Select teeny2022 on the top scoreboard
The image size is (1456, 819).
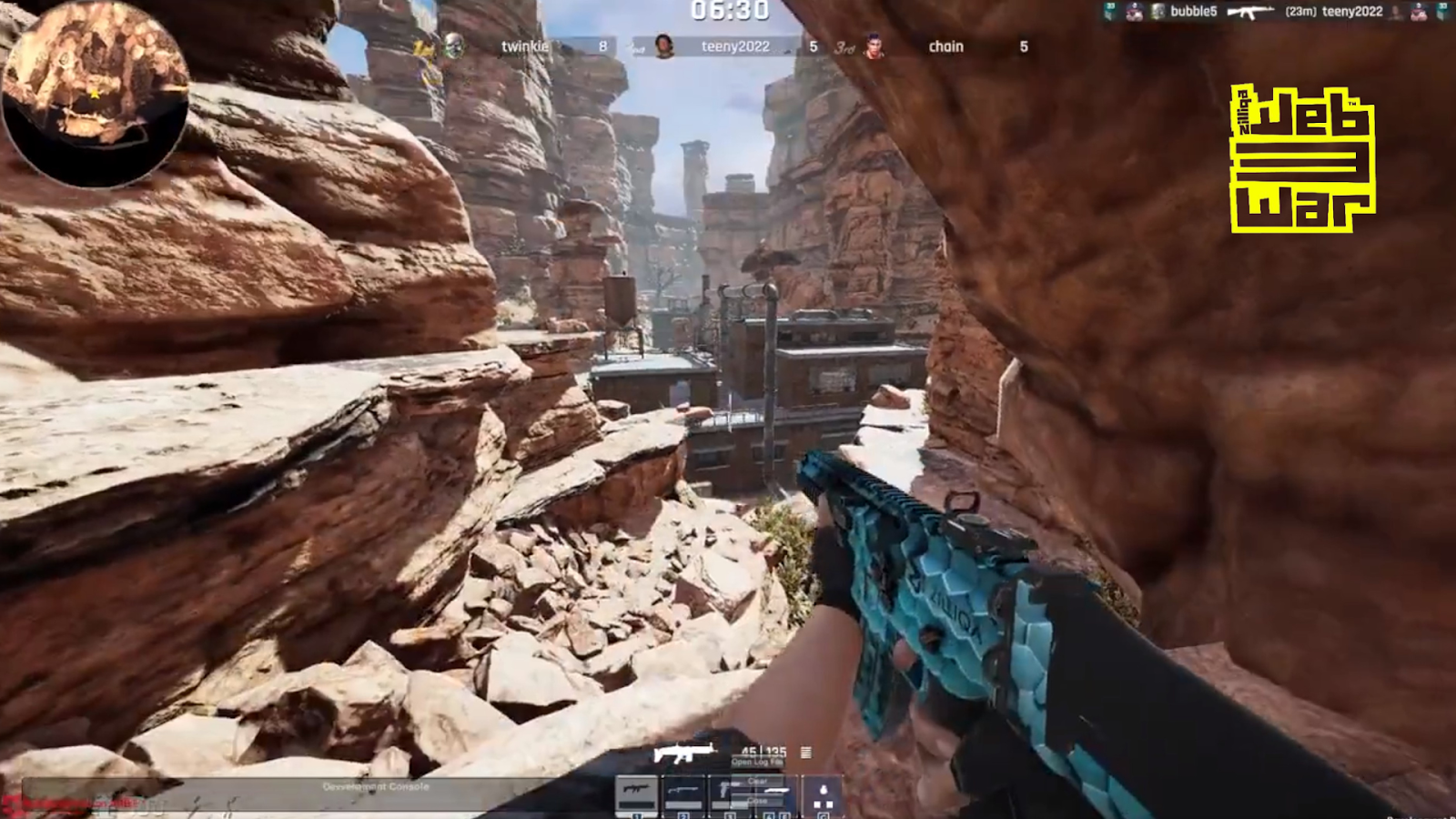tap(734, 45)
